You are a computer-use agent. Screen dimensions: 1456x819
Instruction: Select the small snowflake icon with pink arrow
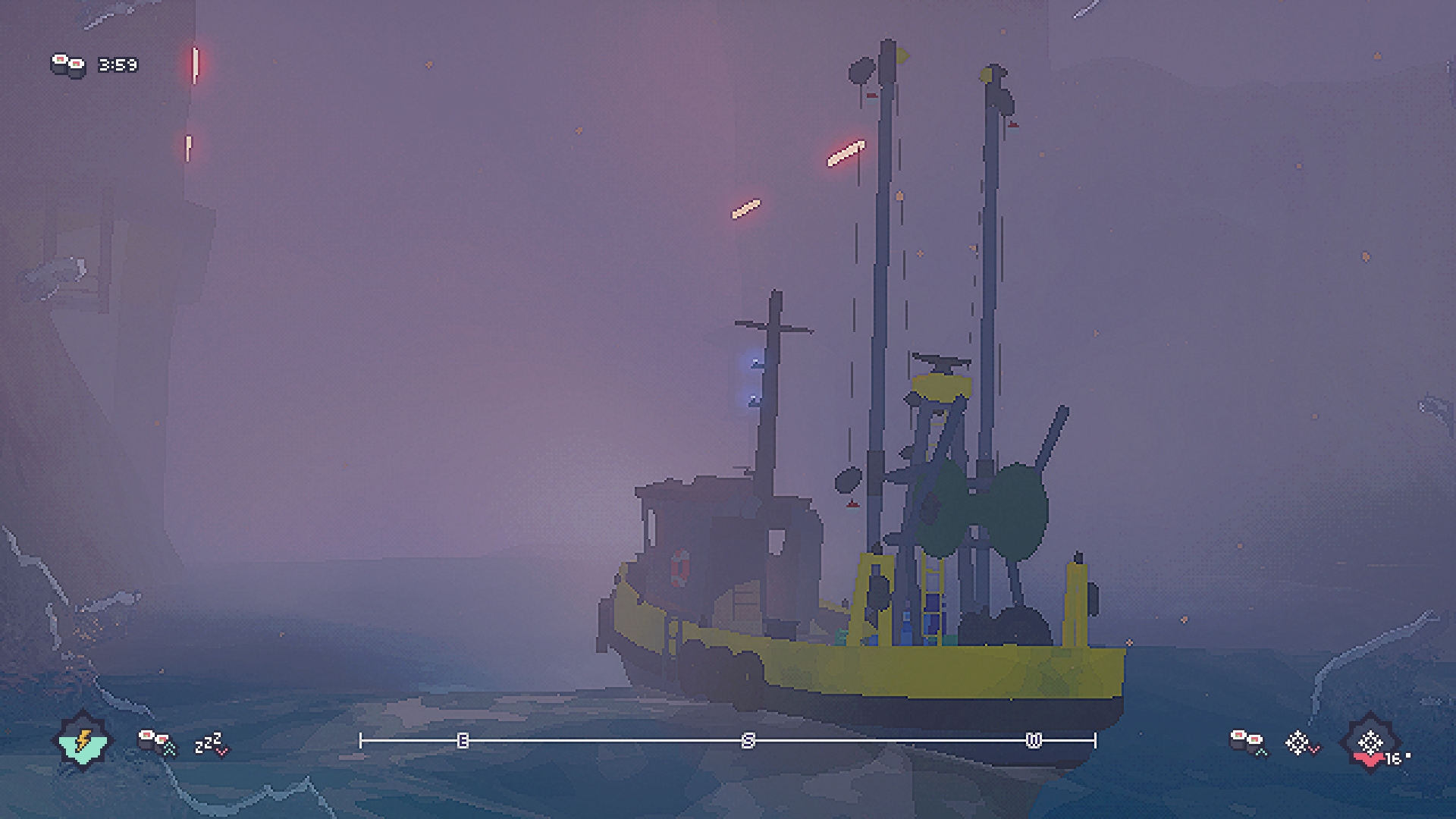coord(1301,743)
